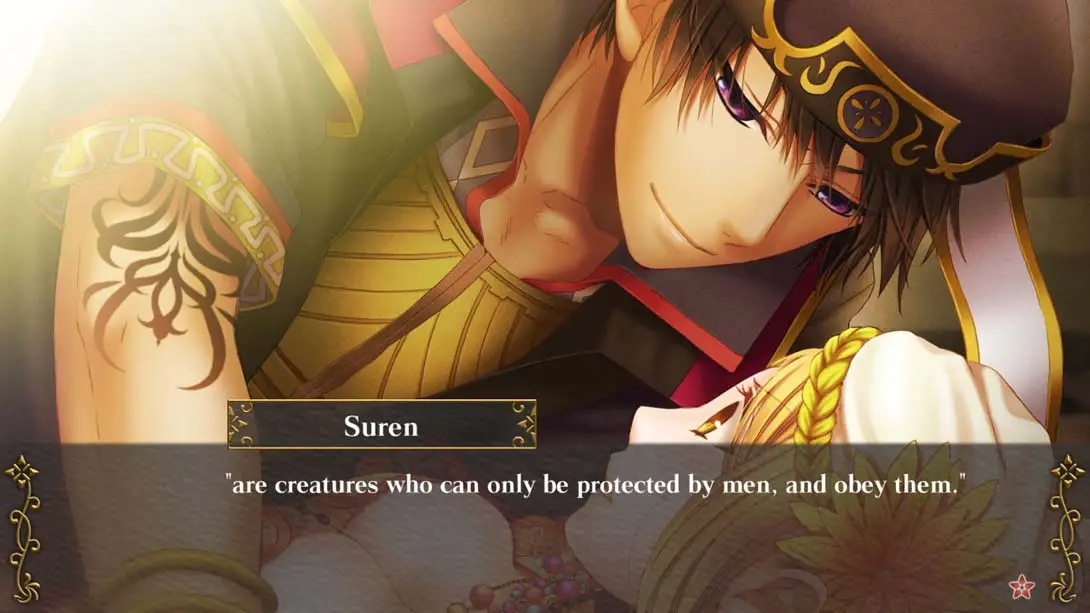Click the red flower advance icon
This screenshot has width=1090, height=613.
coord(1021,585)
